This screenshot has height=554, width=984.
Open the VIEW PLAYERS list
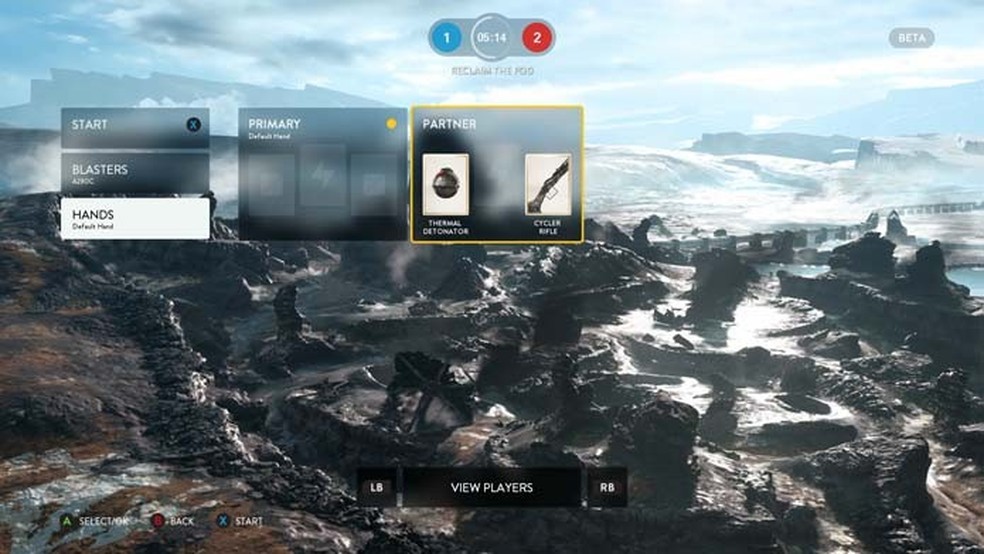pos(491,488)
